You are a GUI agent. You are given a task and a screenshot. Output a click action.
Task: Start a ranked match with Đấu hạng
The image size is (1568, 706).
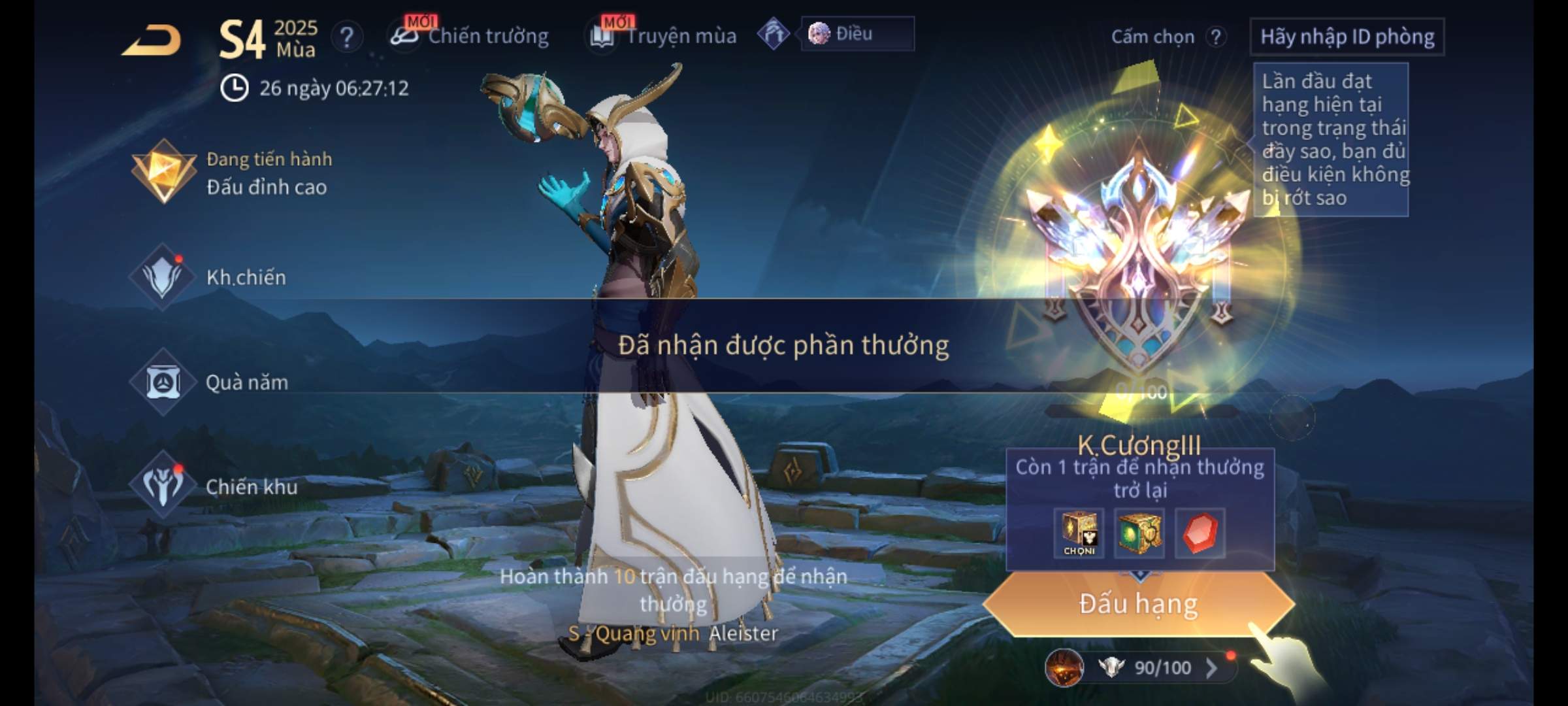[1138, 604]
